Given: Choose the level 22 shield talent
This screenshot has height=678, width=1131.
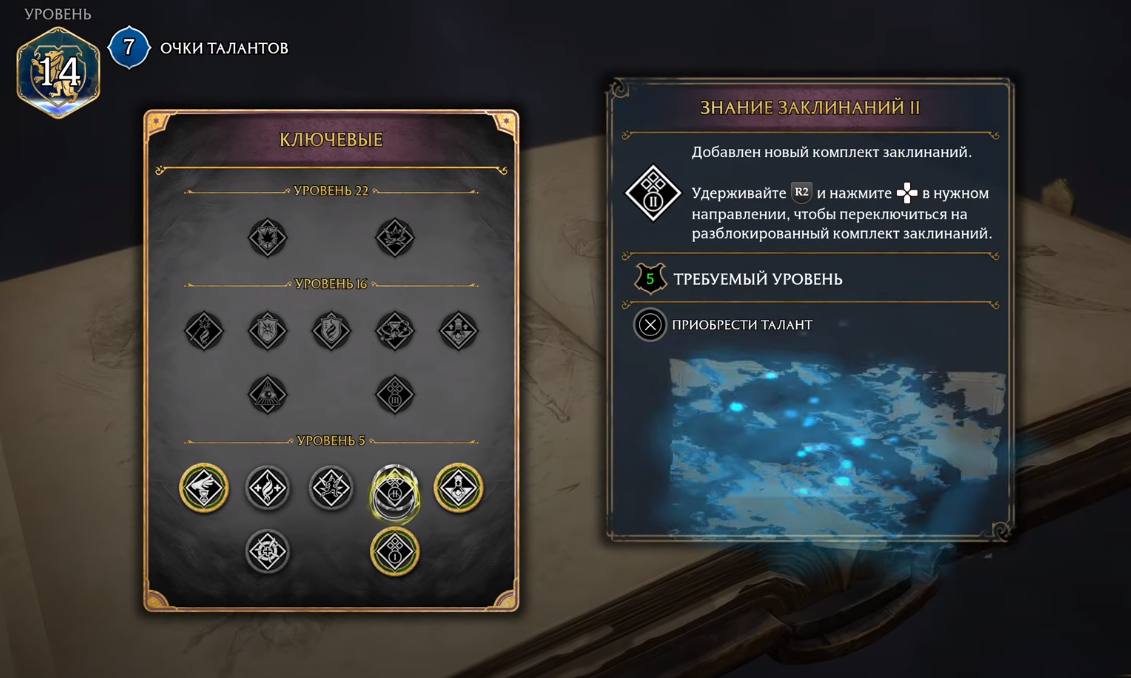Looking at the screenshot, I should click(x=268, y=238).
